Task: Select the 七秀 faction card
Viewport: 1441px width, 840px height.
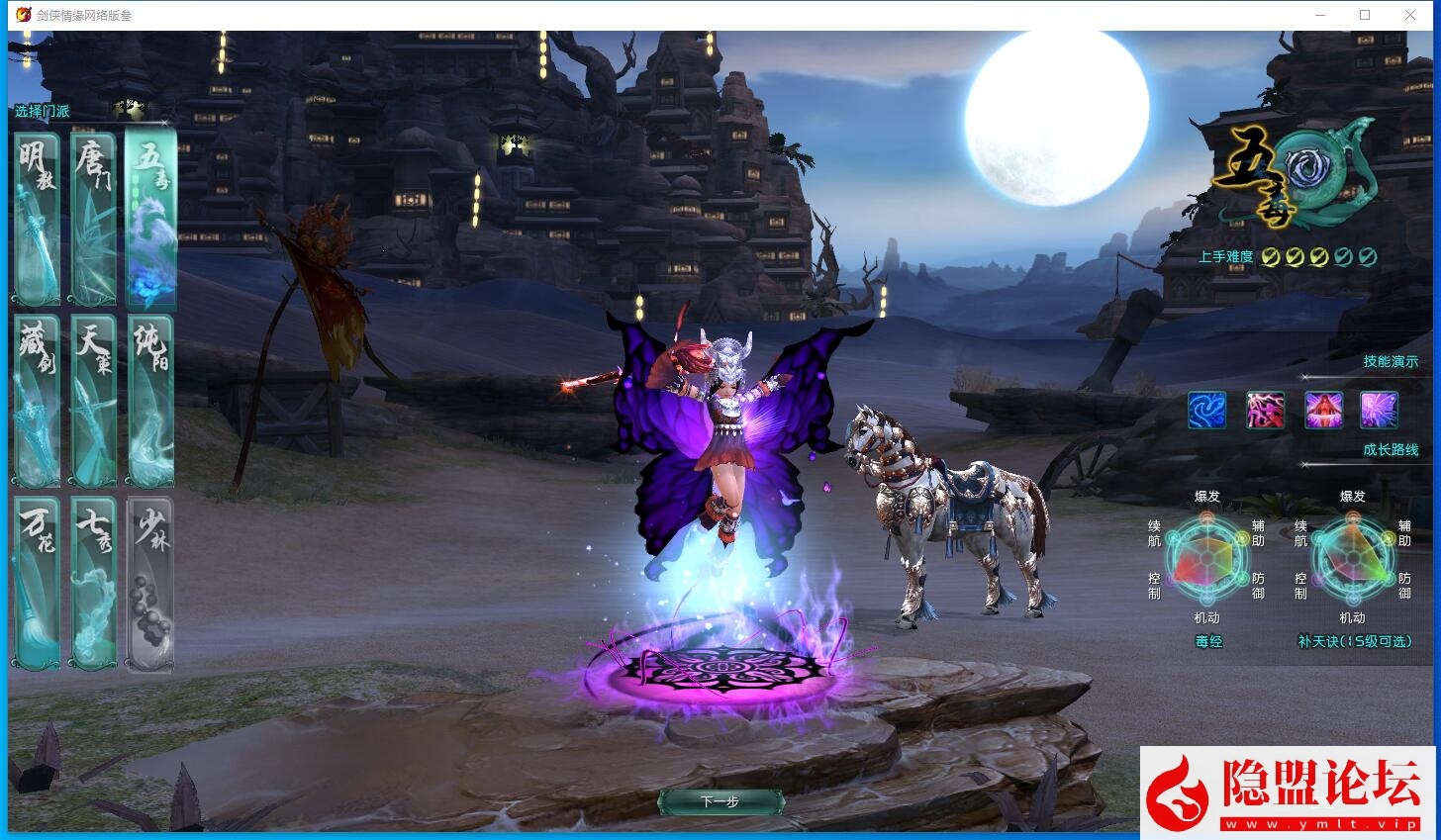Action: point(93,584)
